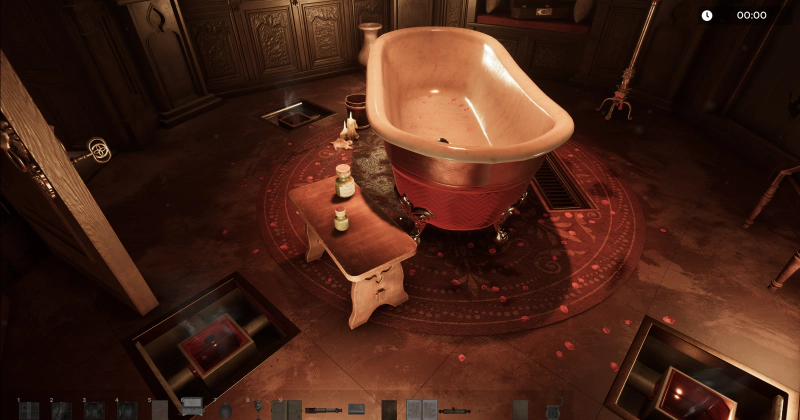Select the open book in slot 9
The height and width of the screenshot is (420, 800).
tap(286, 409)
